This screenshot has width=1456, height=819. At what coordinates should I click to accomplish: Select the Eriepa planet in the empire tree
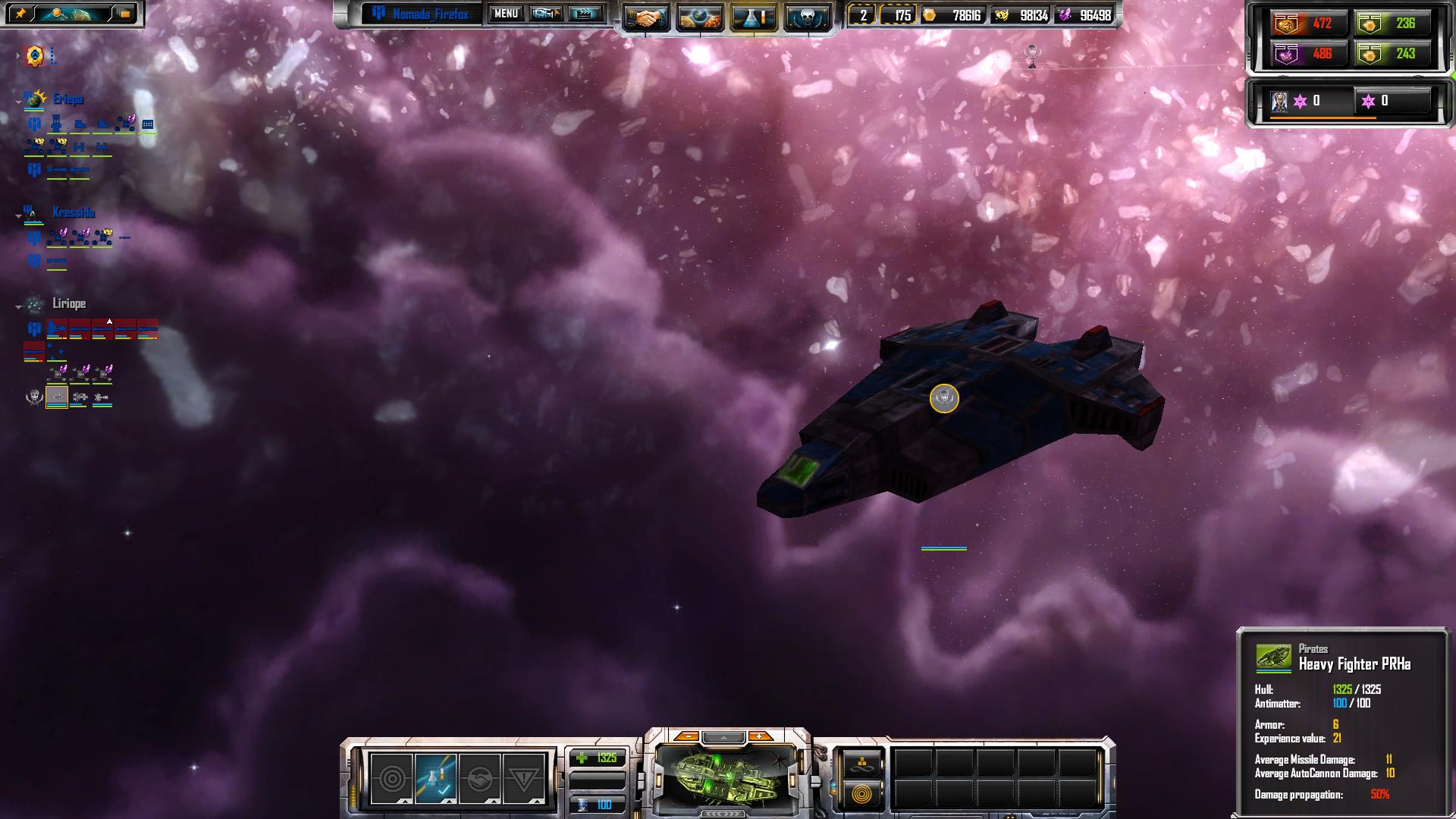(67, 99)
